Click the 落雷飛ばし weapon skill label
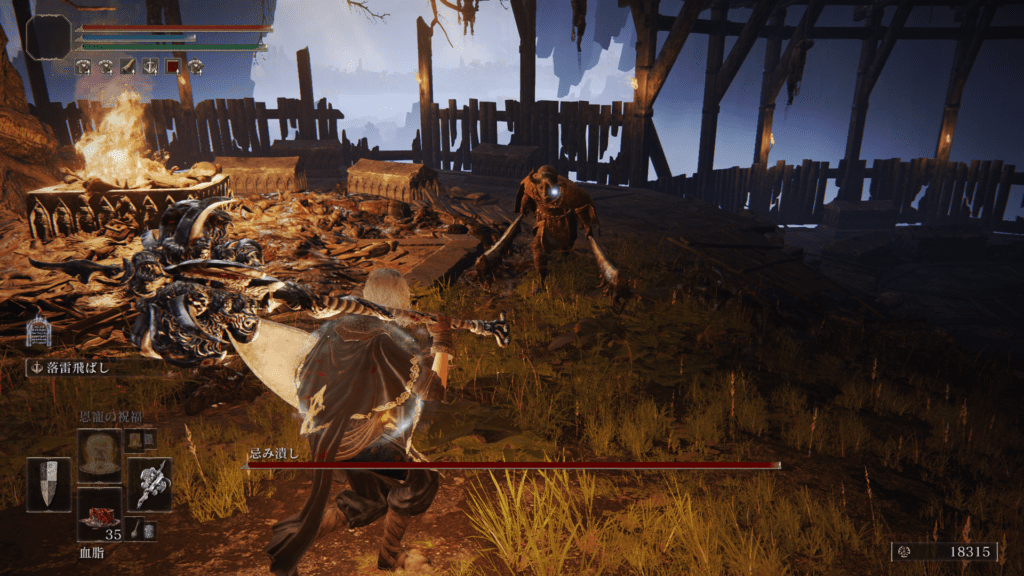The height and width of the screenshot is (576, 1024). (x=81, y=368)
